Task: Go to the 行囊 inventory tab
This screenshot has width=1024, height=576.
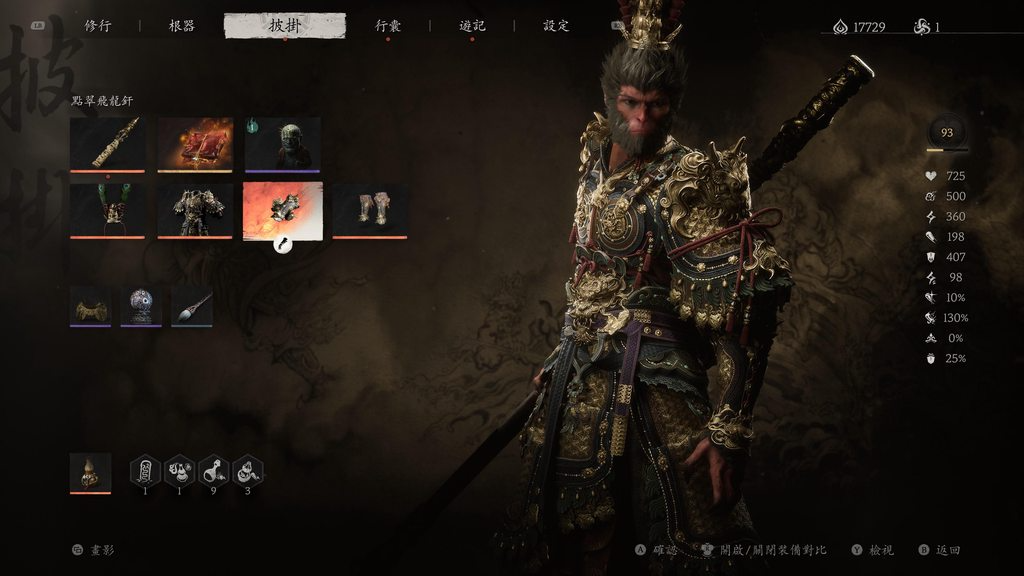Action: [388, 26]
